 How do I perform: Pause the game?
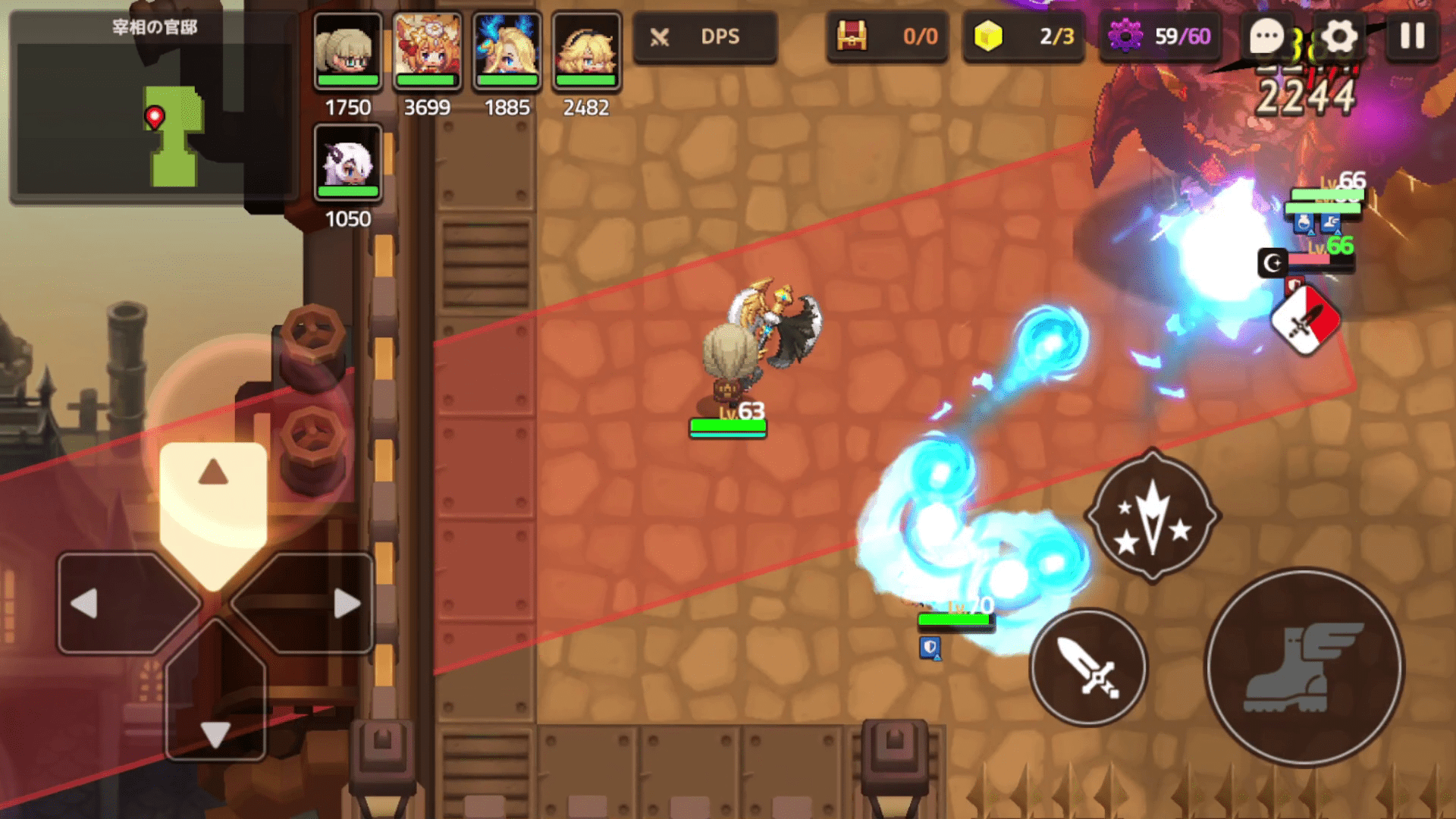point(1412,36)
